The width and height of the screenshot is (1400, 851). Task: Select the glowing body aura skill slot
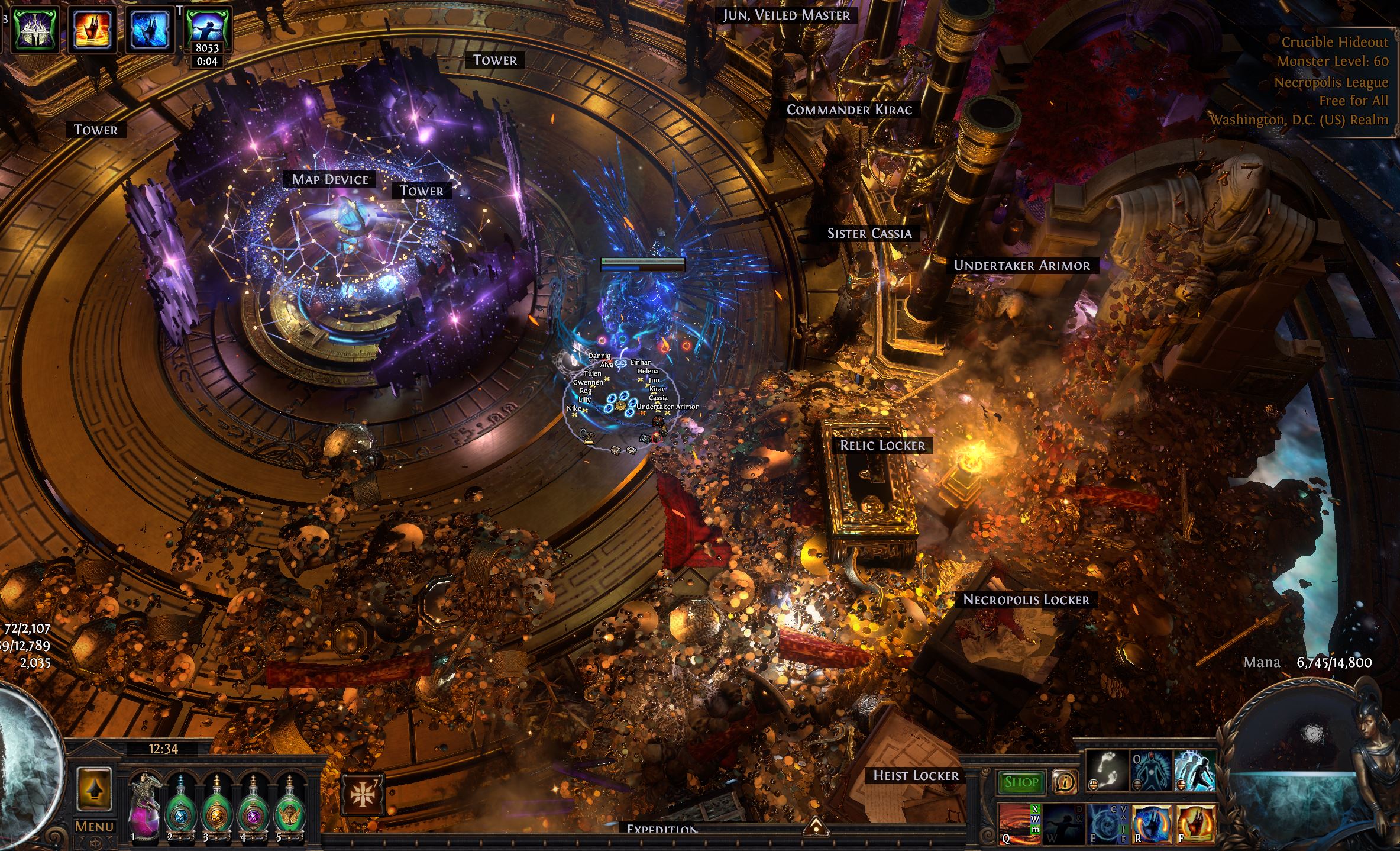pos(1151,771)
